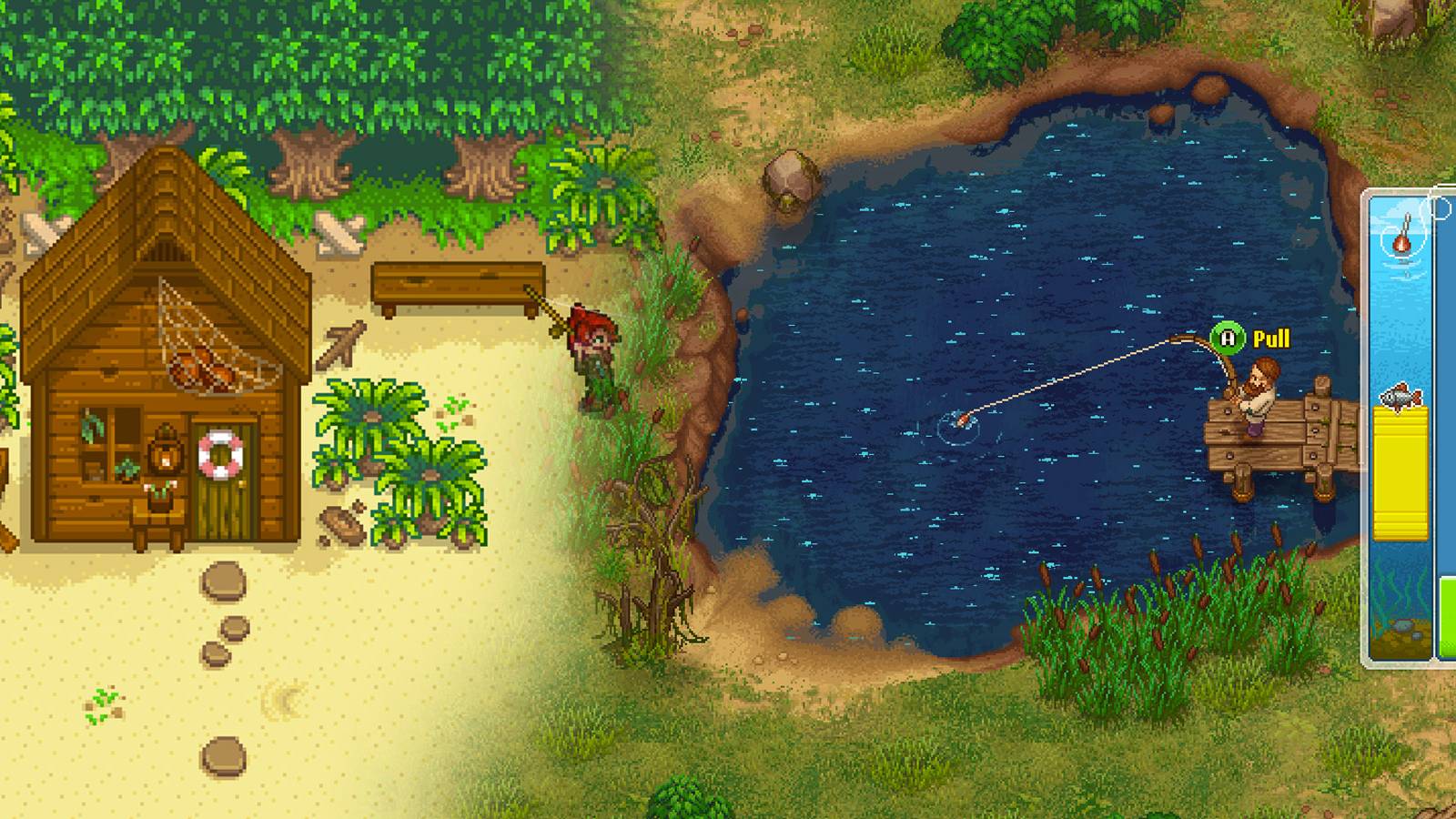
Task: Click the wooden bench on the sand
Action: tap(457, 280)
